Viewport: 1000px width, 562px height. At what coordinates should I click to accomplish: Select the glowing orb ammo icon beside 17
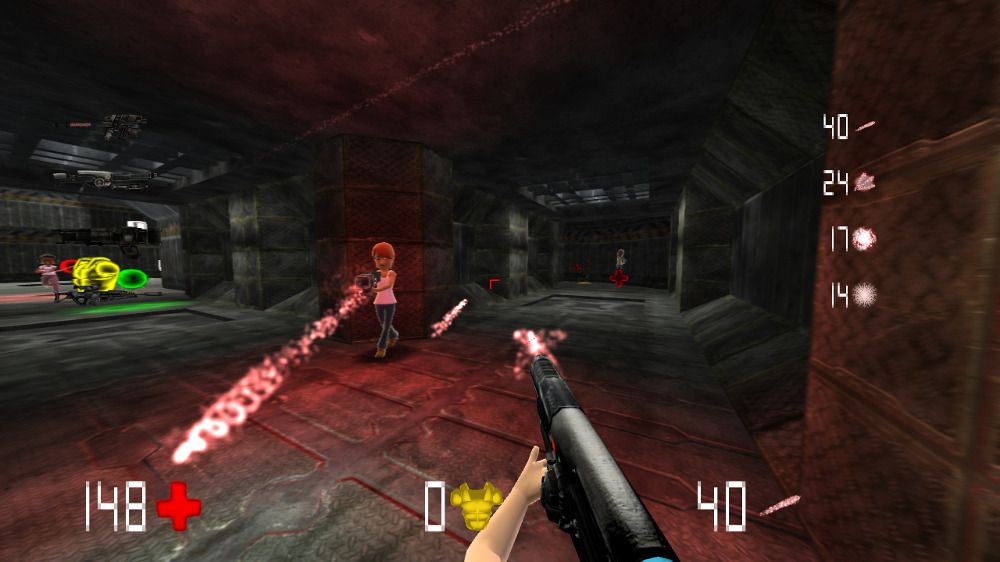(x=865, y=238)
